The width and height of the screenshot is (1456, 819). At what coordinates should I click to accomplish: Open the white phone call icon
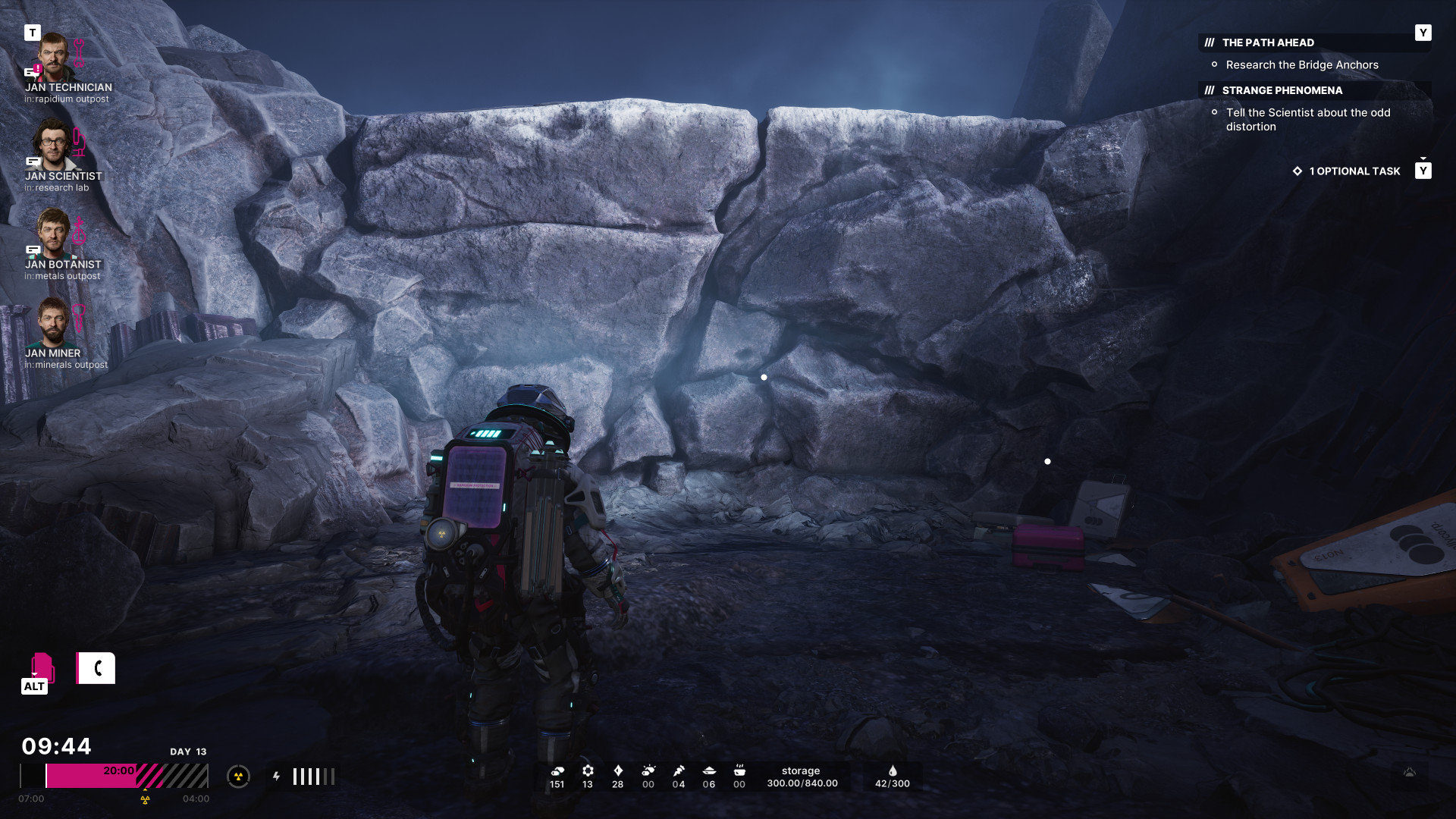96,668
